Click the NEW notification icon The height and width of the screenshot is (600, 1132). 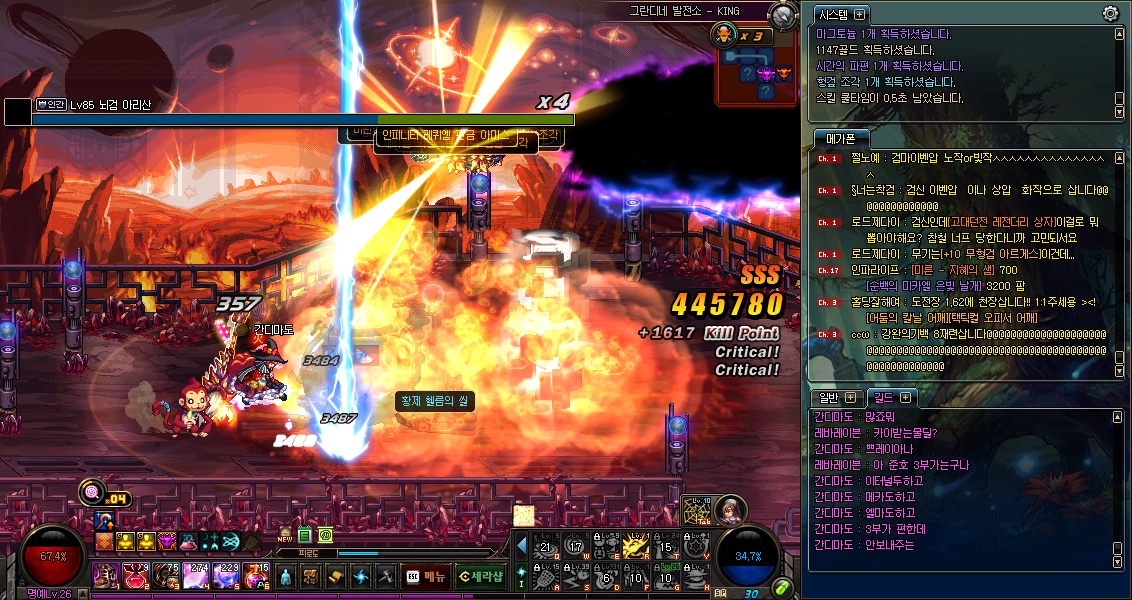(285, 536)
